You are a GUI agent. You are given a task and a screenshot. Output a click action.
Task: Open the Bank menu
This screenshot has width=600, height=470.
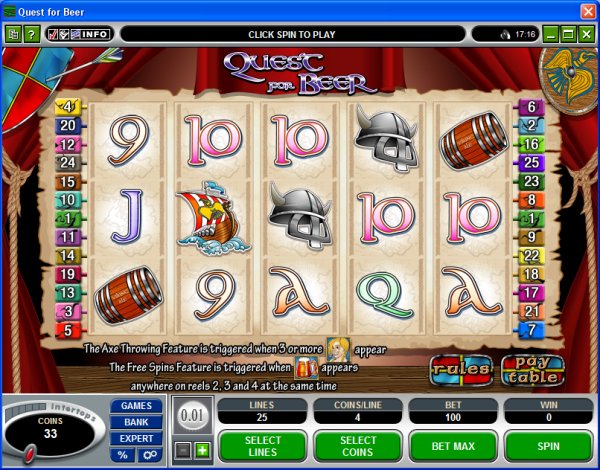(136, 422)
